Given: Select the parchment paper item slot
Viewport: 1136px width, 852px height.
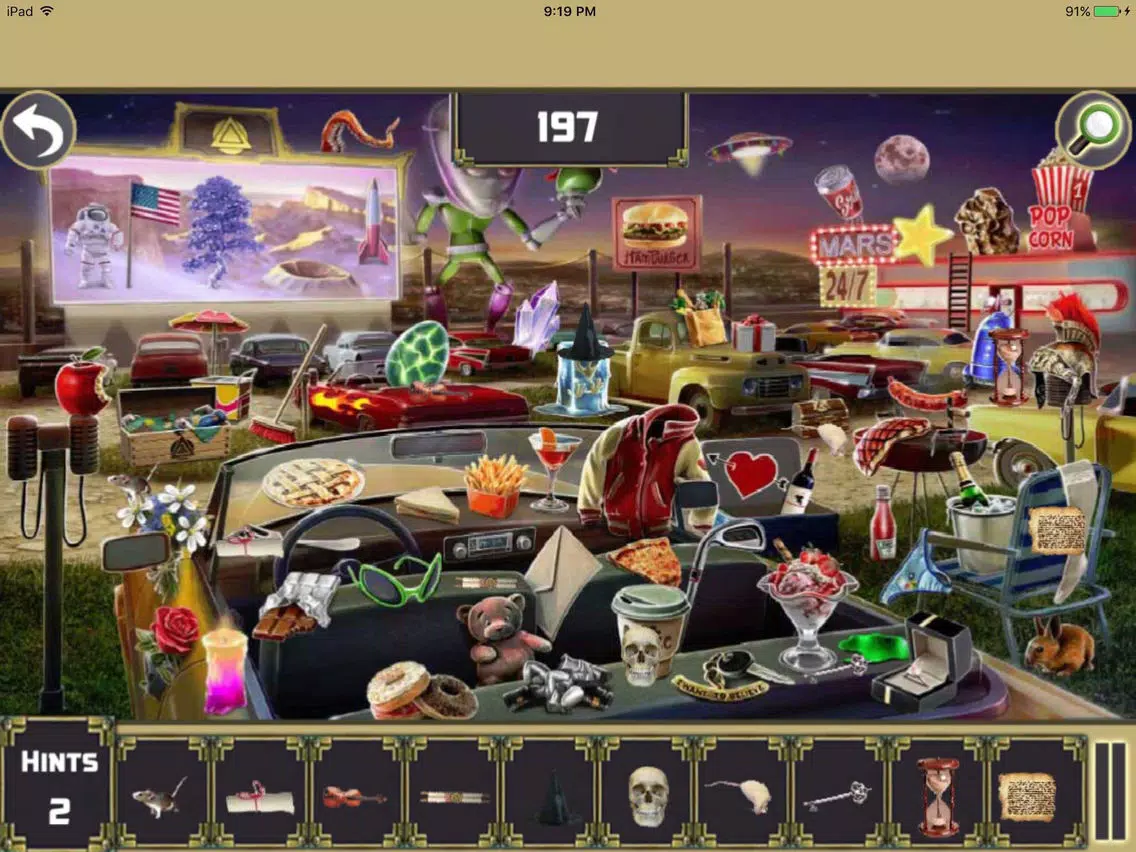Looking at the screenshot, I should coord(1028,796).
